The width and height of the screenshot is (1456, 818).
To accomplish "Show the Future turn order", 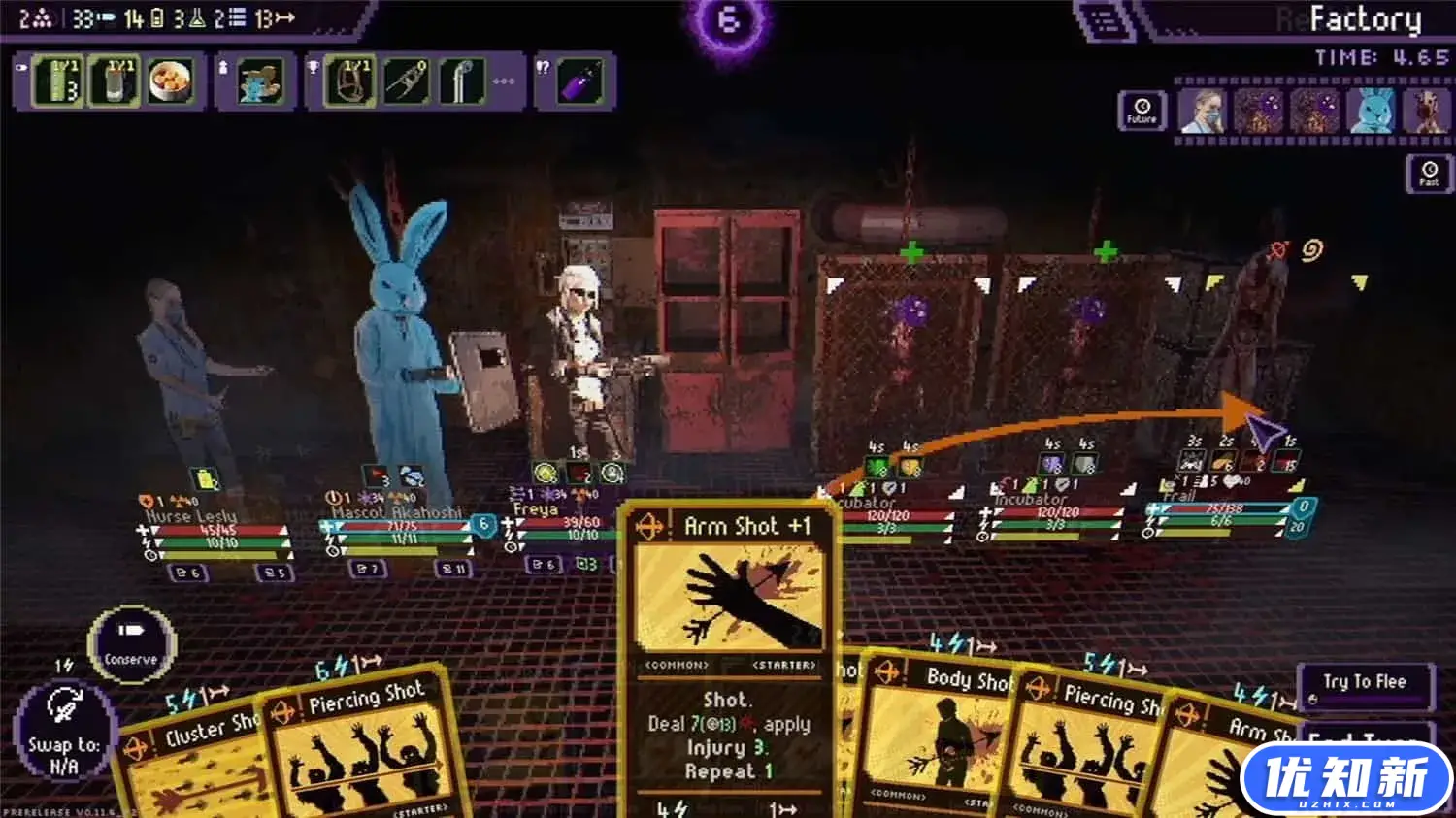I will [x=1142, y=111].
